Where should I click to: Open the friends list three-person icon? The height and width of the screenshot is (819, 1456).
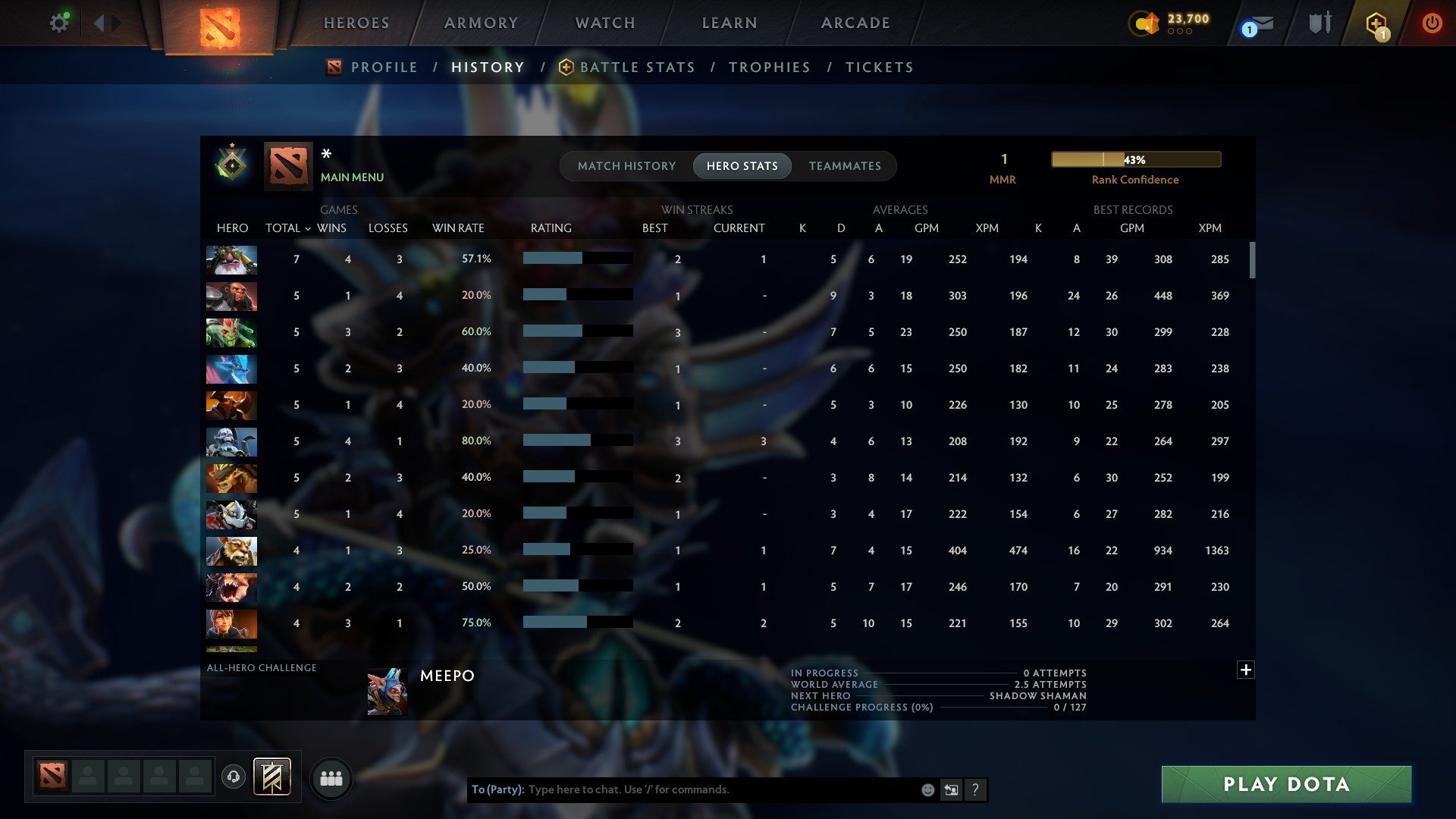[x=331, y=777]
